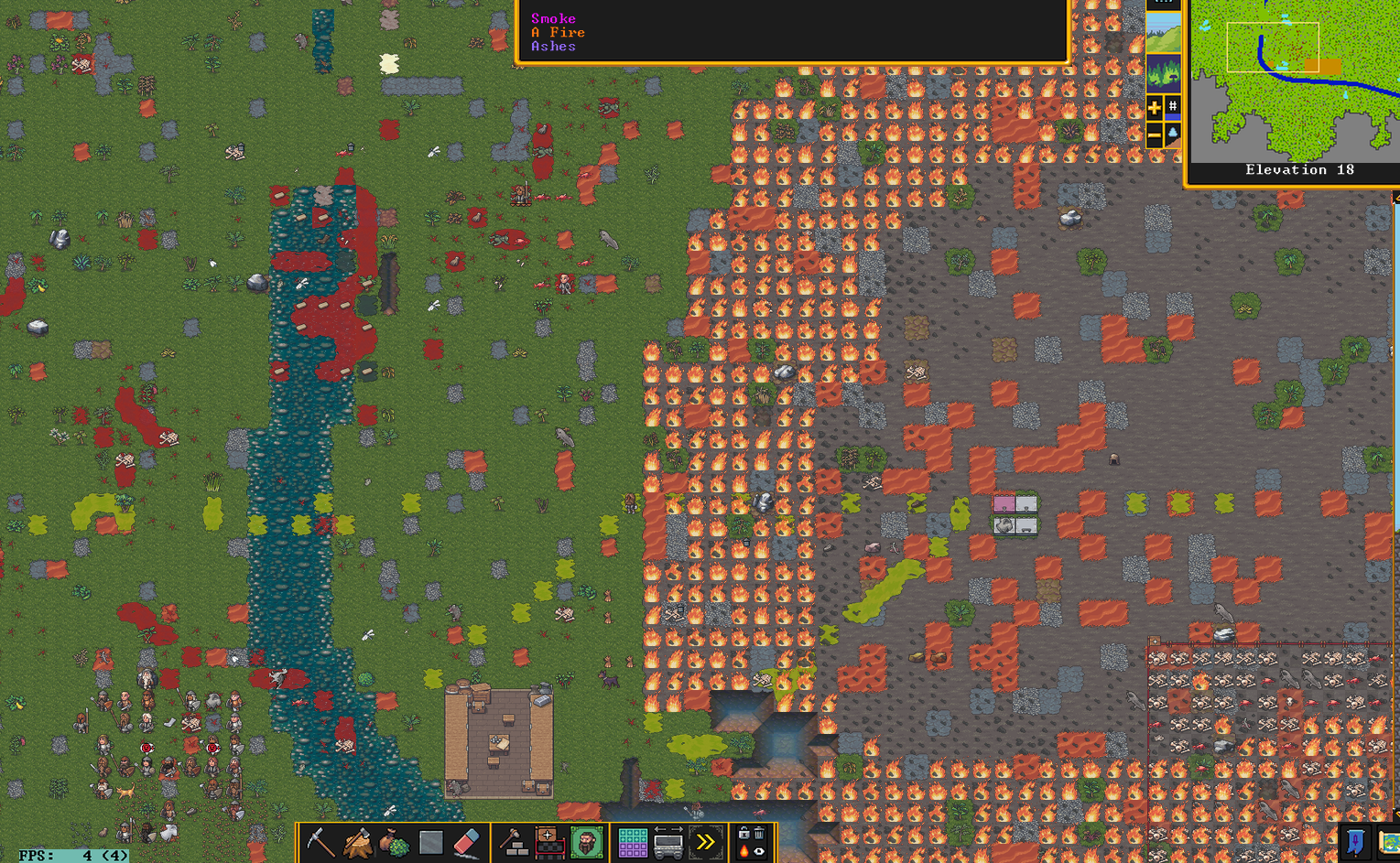Toggle the eye hide items icon
Image resolution: width=1400 pixels, height=863 pixels.
759,851
